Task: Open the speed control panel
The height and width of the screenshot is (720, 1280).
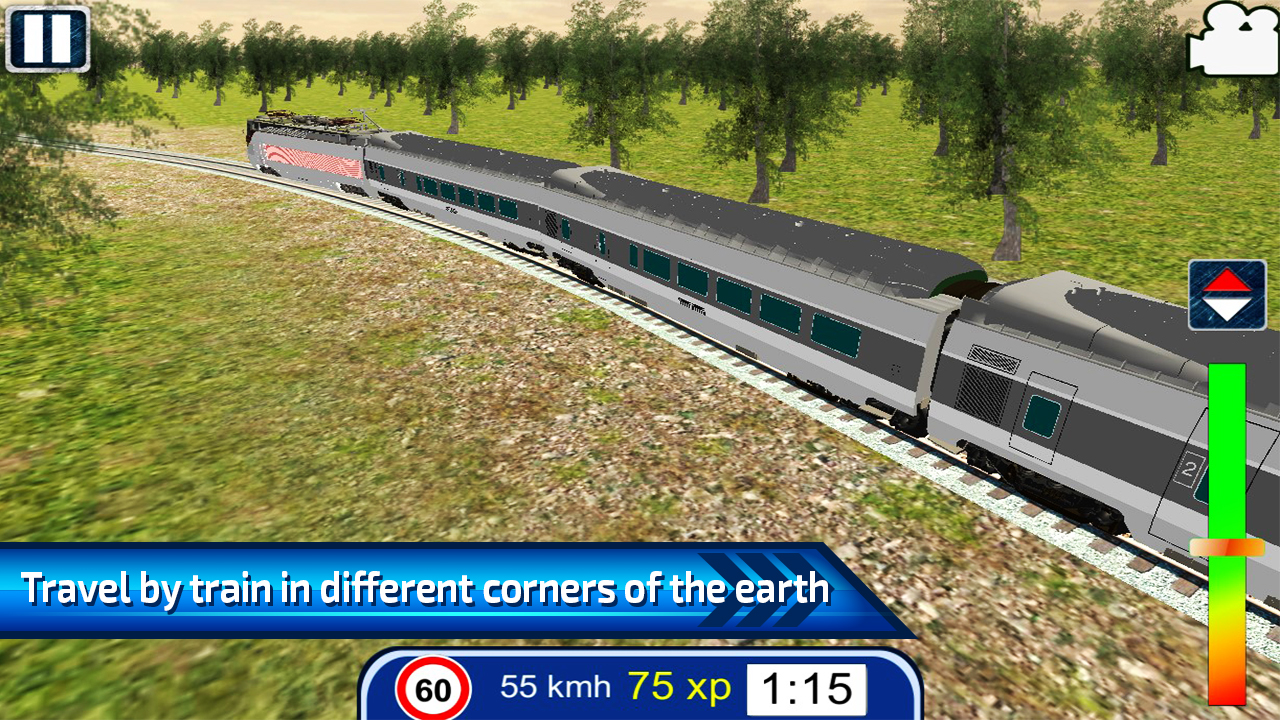Action: 1225,545
